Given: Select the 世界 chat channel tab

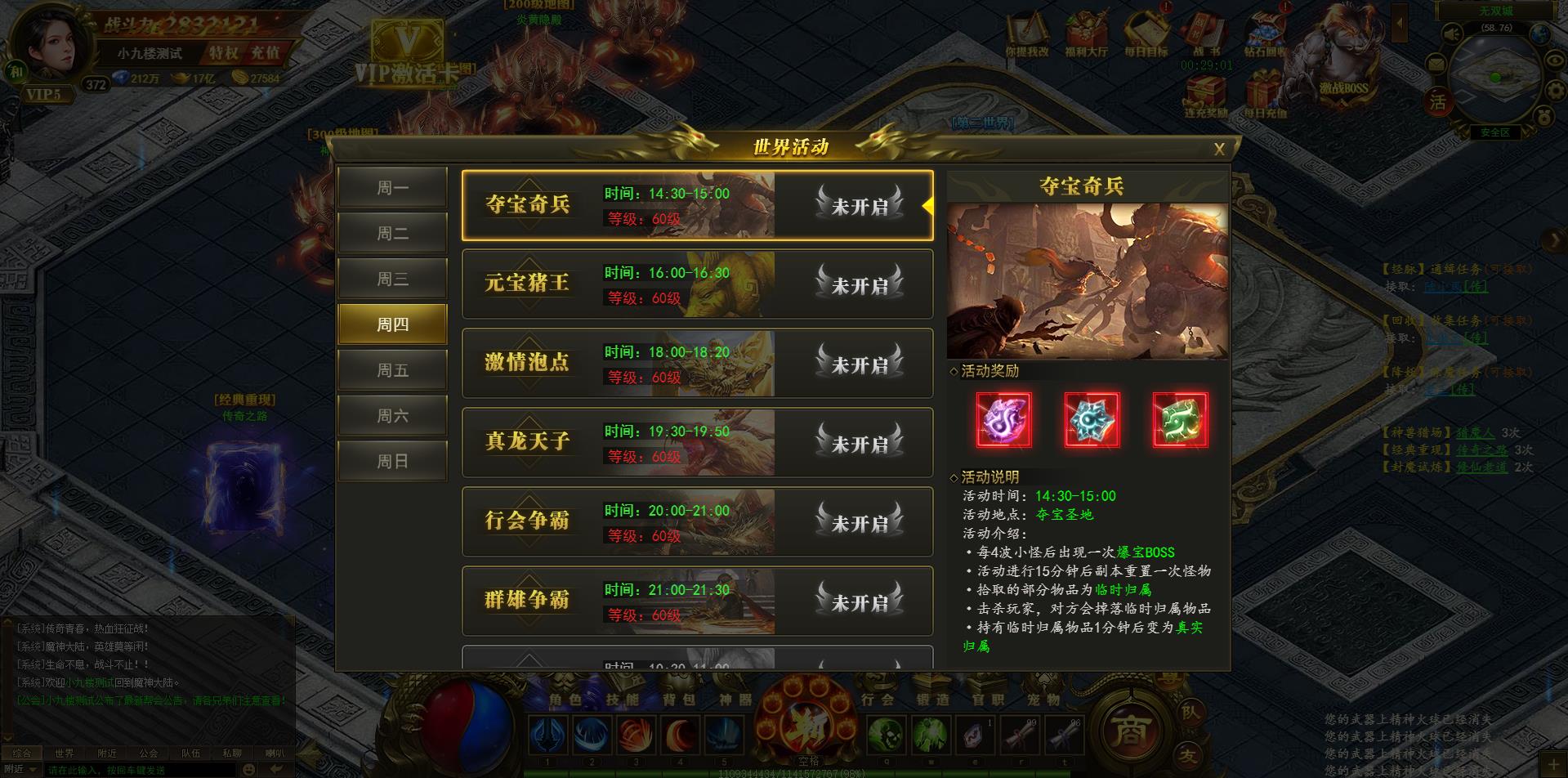Looking at the screenshot, I should pyautogui.click(x=67, y=753).
